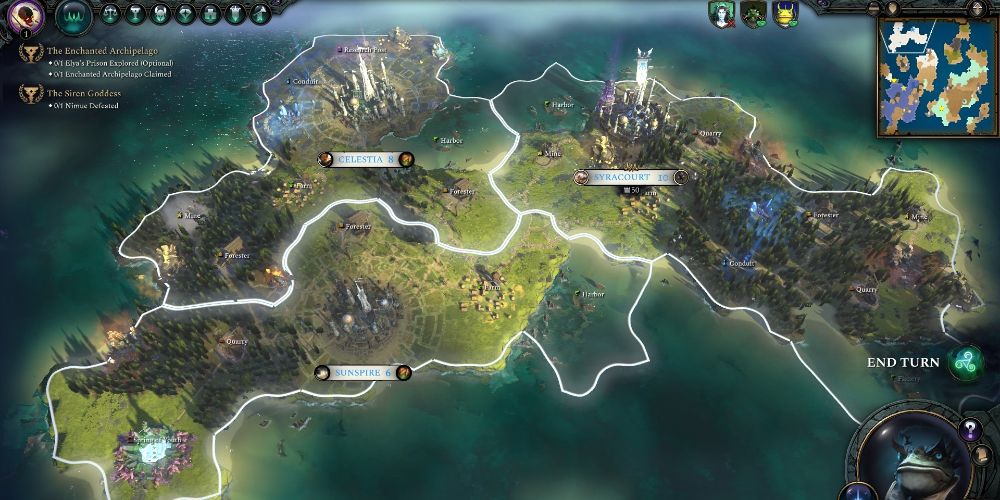Click the green goblin rival portrait
The height and width of the screenshot is (500, 1000).
(x=753, y=14)
